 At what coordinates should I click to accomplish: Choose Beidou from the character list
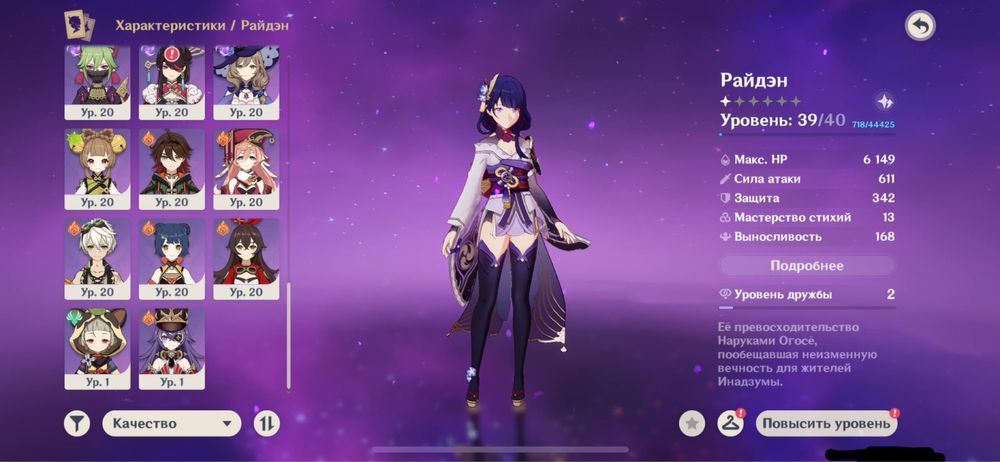[x=171, y=76]
